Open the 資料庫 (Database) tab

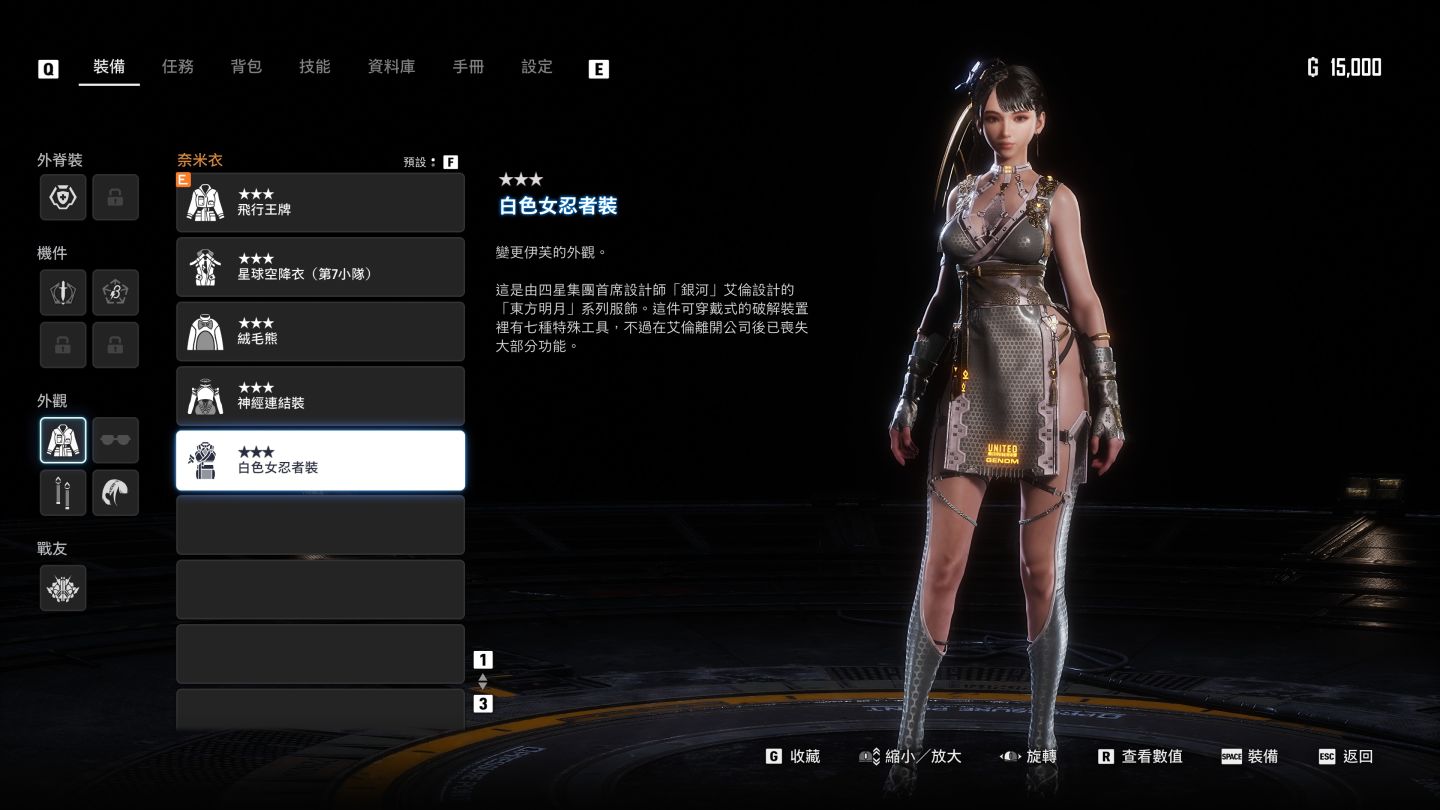coord(391,67)
